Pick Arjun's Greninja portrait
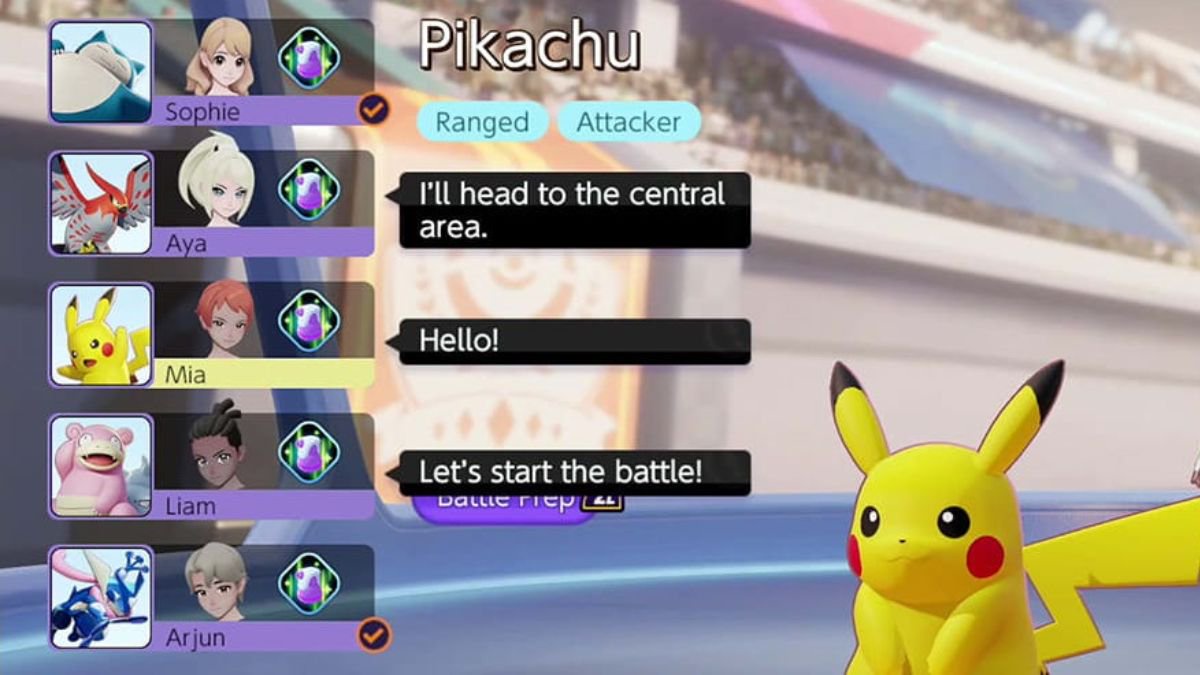Image resolution: width=1200 pixels, height=675 pixels. (x=101, y=597)
